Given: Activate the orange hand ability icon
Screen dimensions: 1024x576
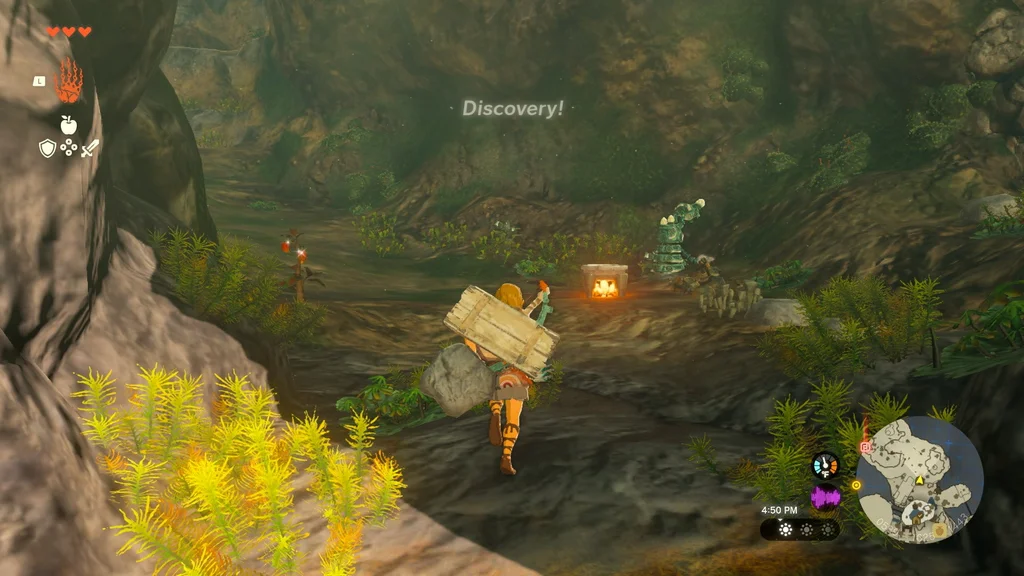Looking at the screenshot, I should (69, 82).
